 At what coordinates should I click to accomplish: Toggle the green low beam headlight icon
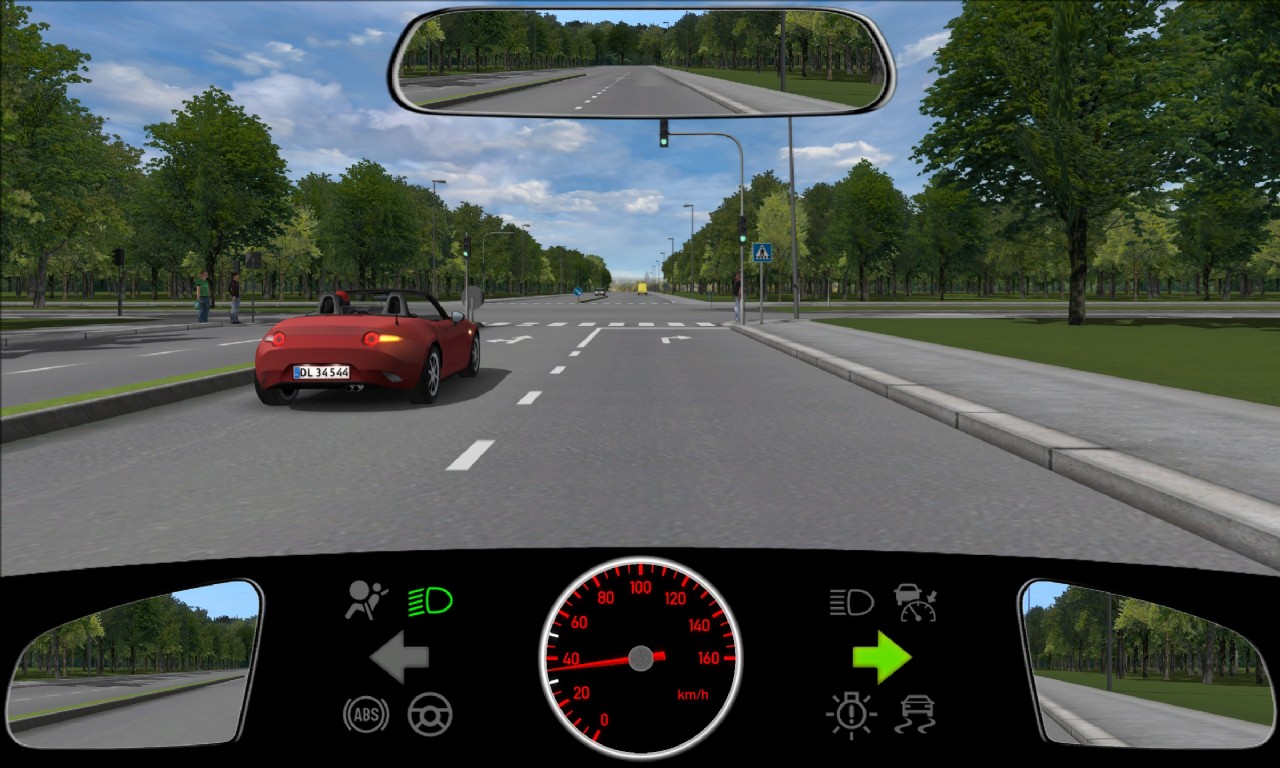coord(430,601)
